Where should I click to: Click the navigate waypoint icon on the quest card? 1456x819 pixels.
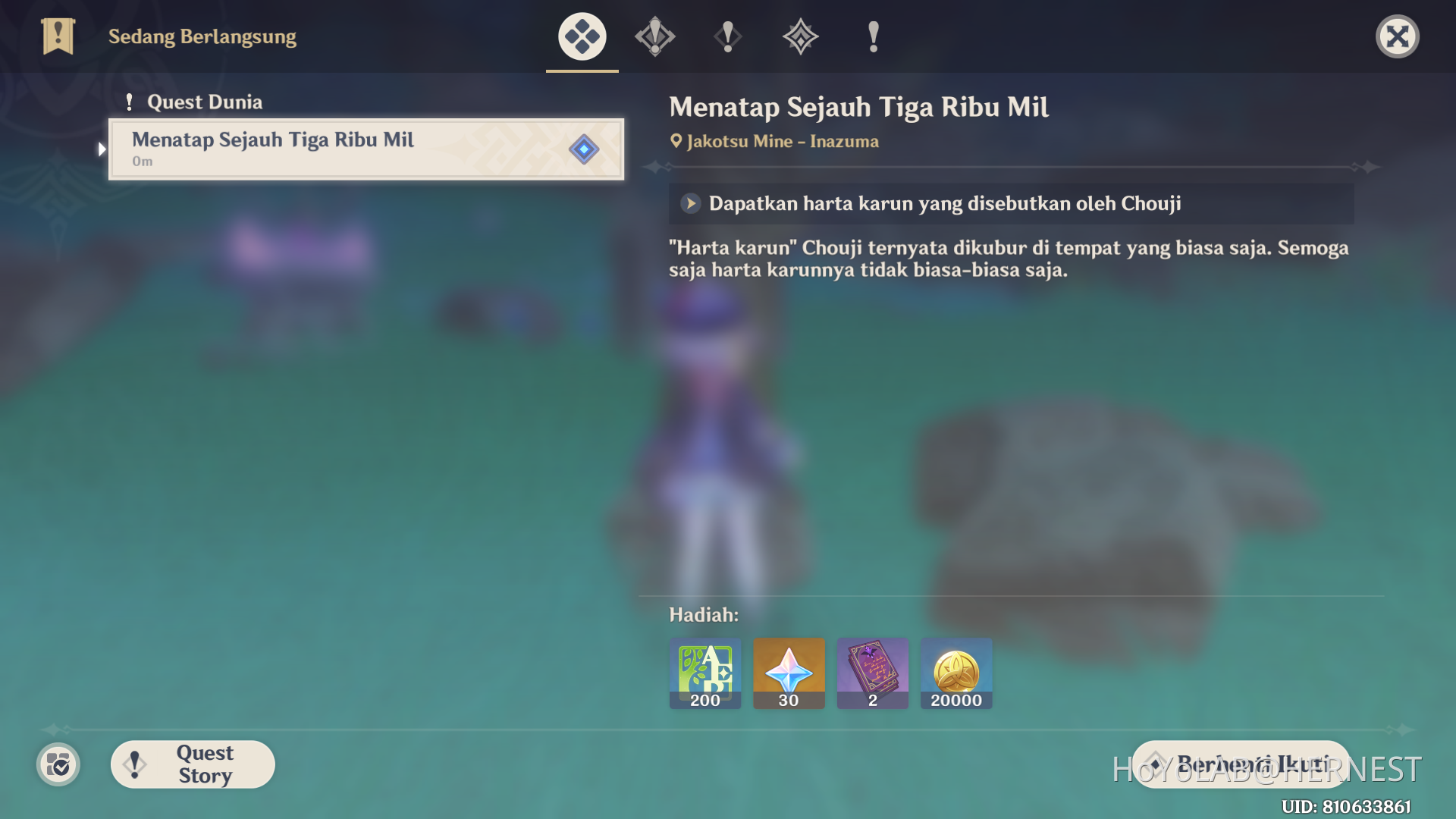(x=583, y=149)
